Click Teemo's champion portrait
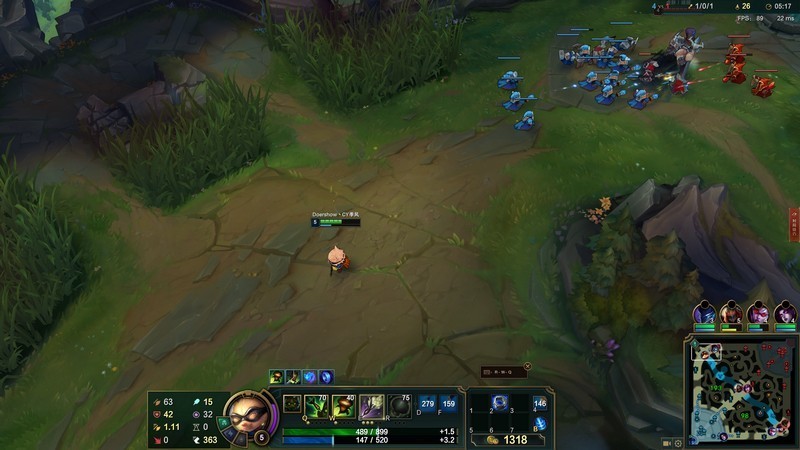800x450 pixels. pos(243,411)
